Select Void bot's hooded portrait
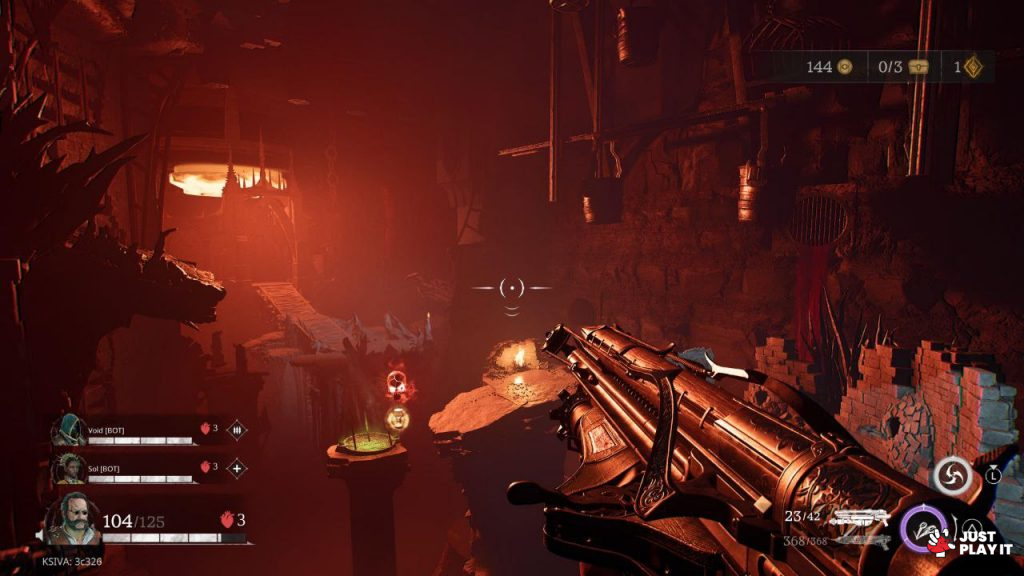1024x576 pixels. tap(69, 429)
